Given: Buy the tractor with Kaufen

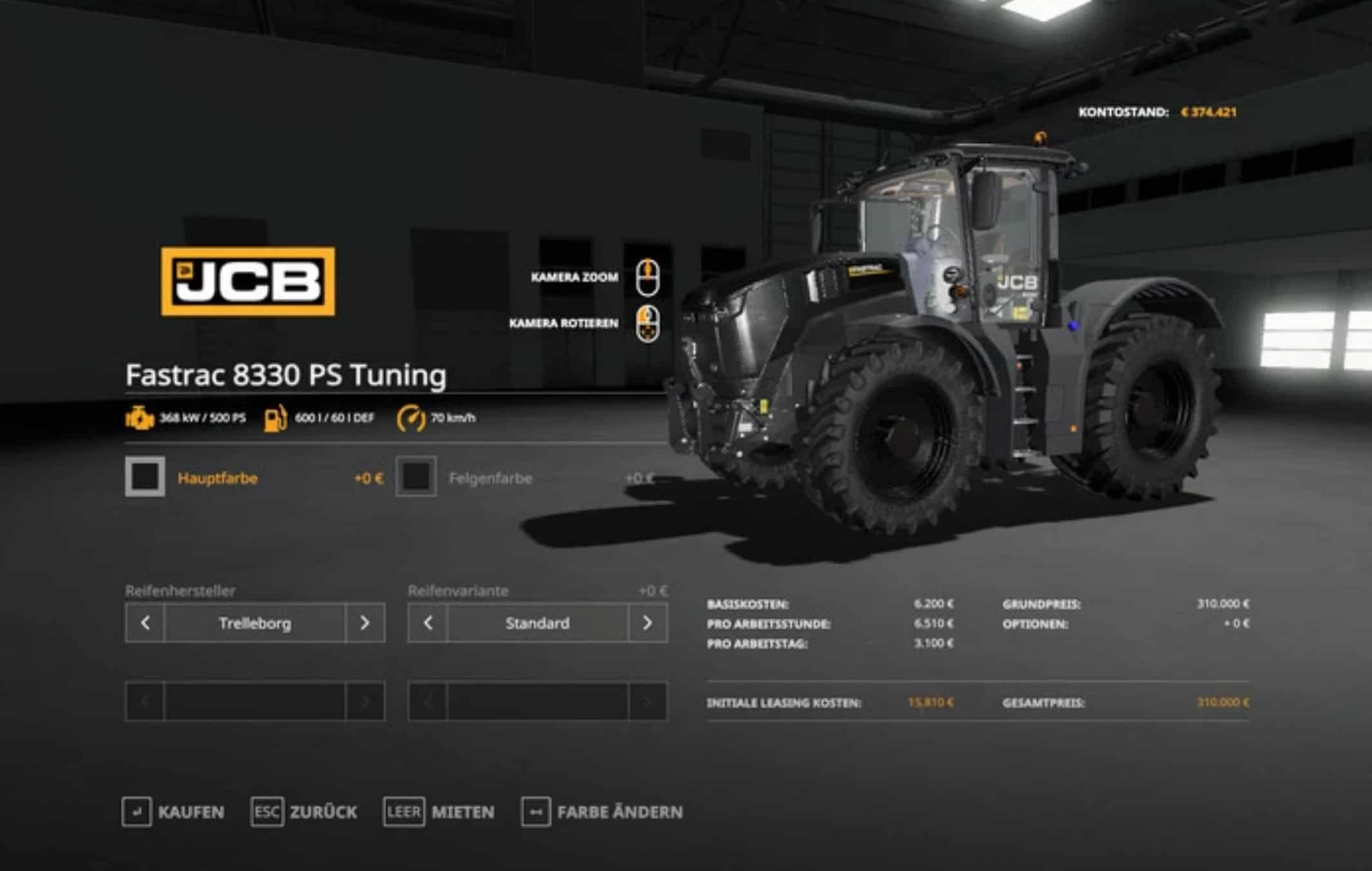Looking at the screenshot, I should [x=173, y=812].
